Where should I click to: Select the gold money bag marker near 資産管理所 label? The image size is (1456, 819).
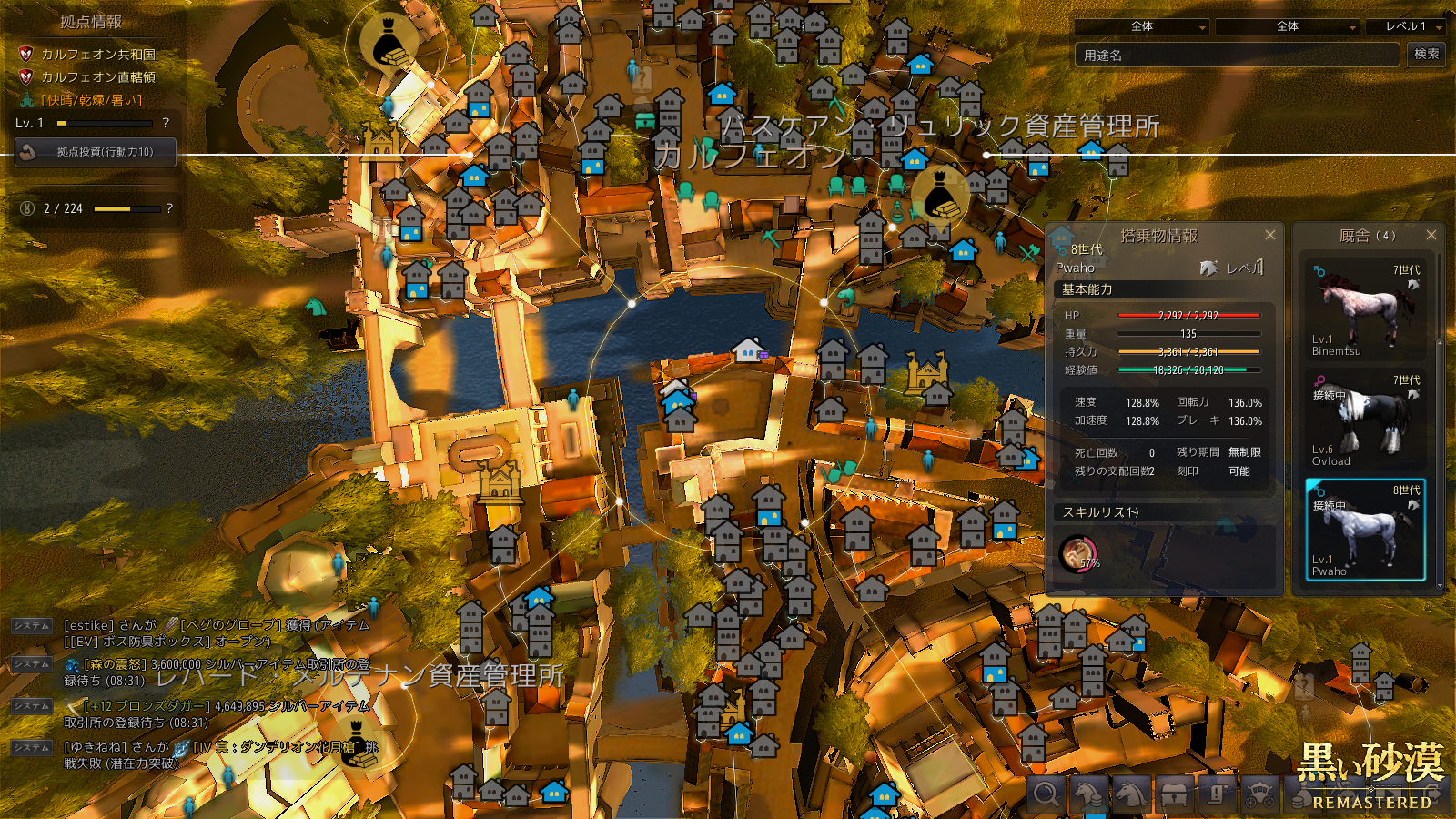pos(941,197)
